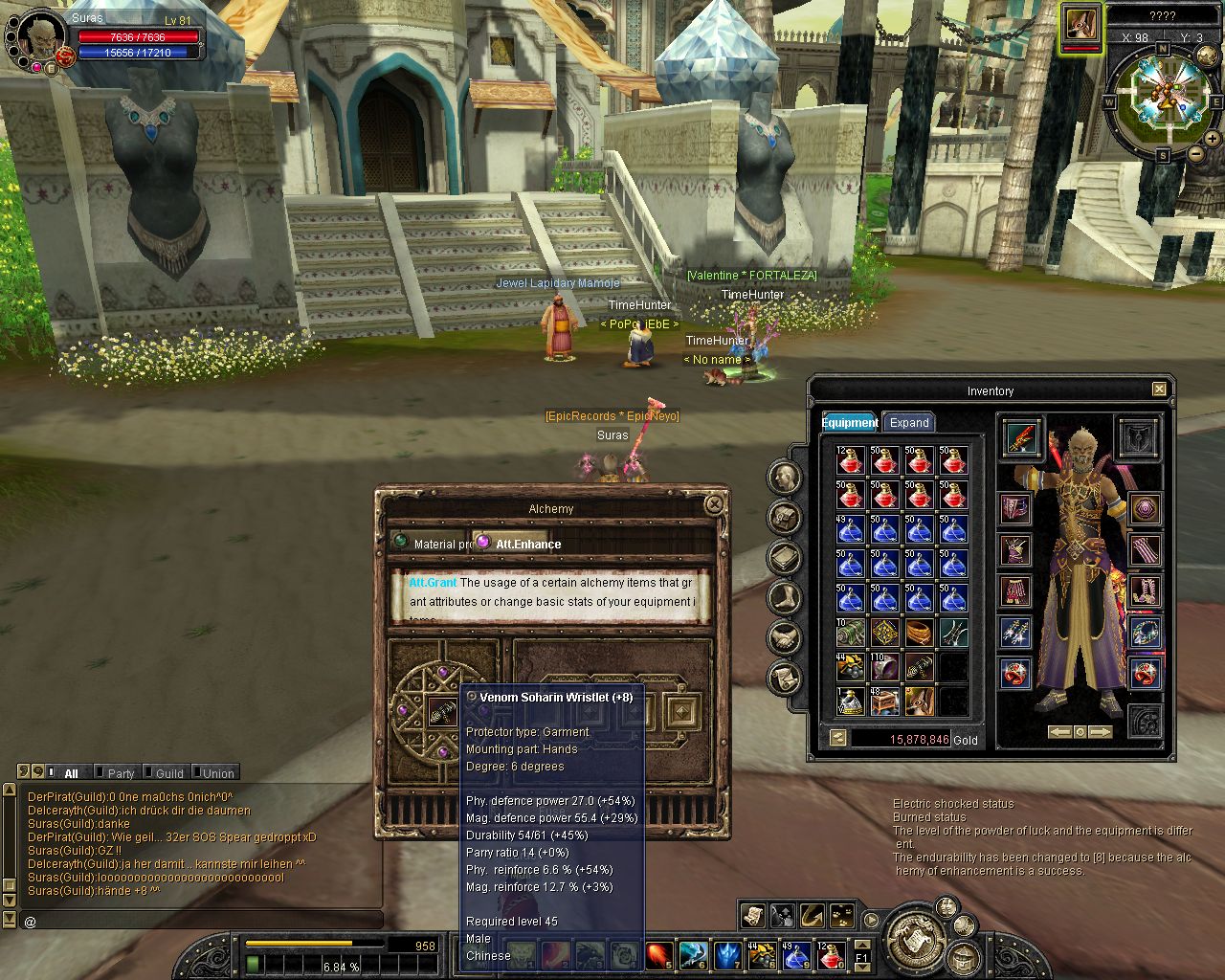Zoom in the minimap with the plus button
The width and height of the screenshot is (1225, 980).
point(1212,139)
